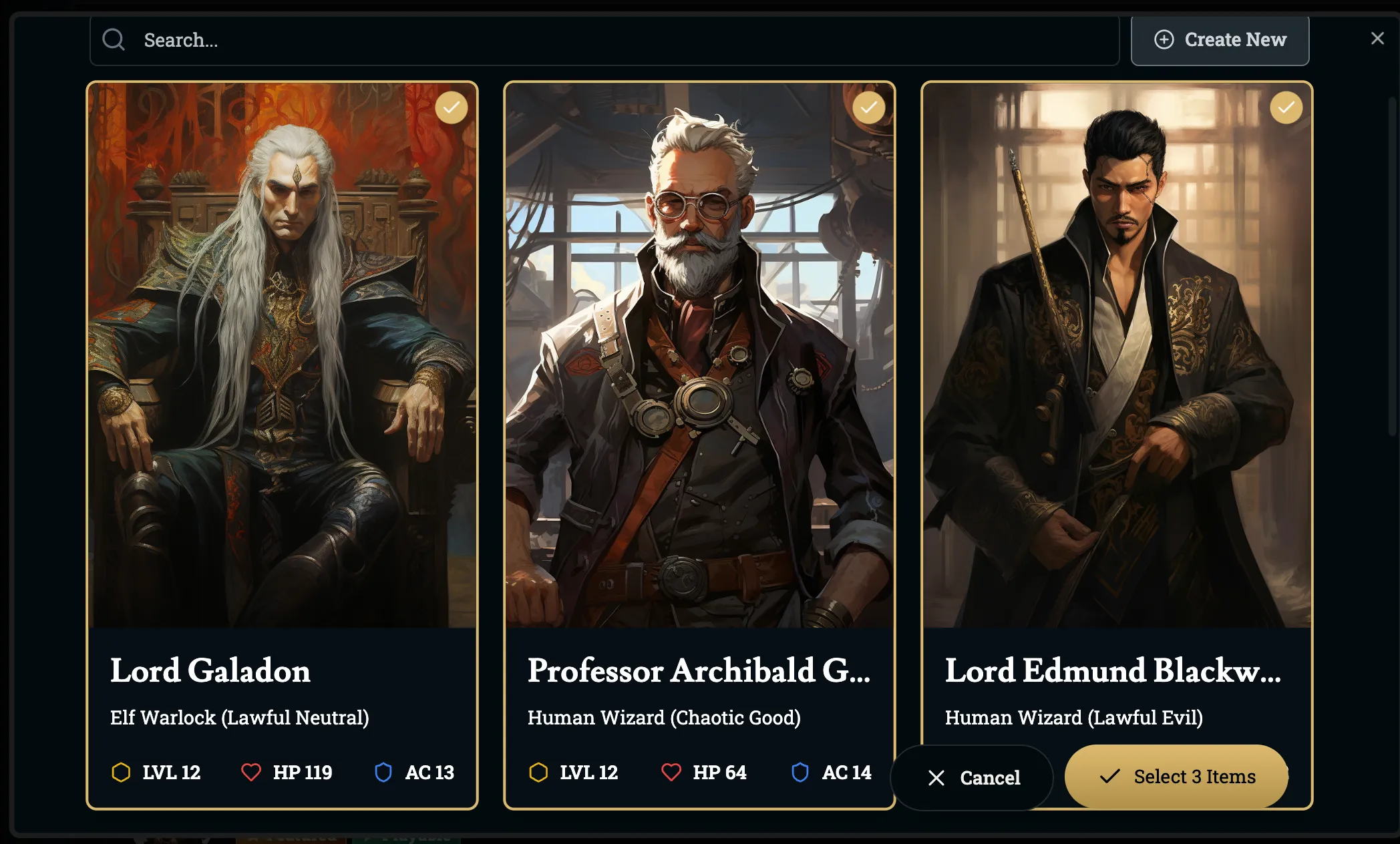Cancel the selection
The image size is (1400, 844).
tap(973, 777)
